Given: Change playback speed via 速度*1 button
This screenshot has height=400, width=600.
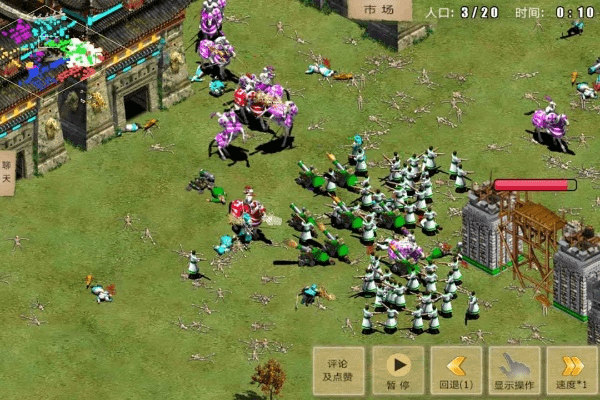Looking at the screenshot, I should tap(572, 370).
